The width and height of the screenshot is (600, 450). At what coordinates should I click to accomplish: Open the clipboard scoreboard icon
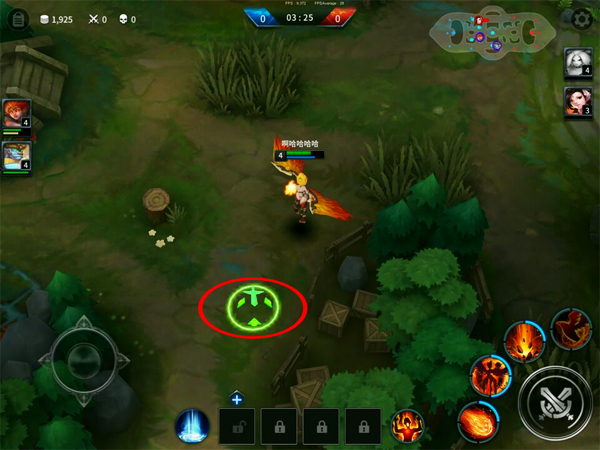[16, 19]
